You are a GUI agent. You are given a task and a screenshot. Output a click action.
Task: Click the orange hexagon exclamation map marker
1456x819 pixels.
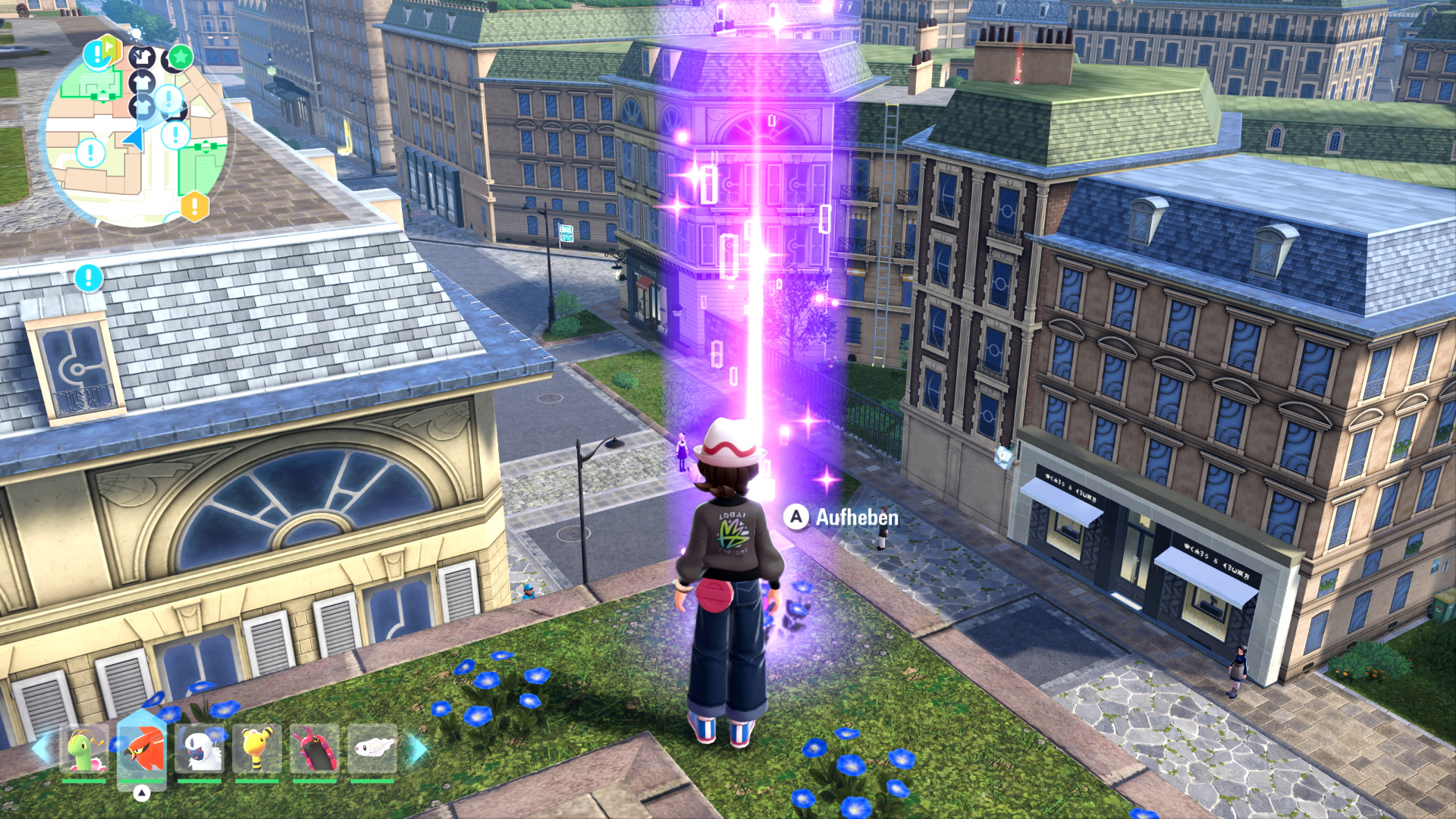(194, 206)
